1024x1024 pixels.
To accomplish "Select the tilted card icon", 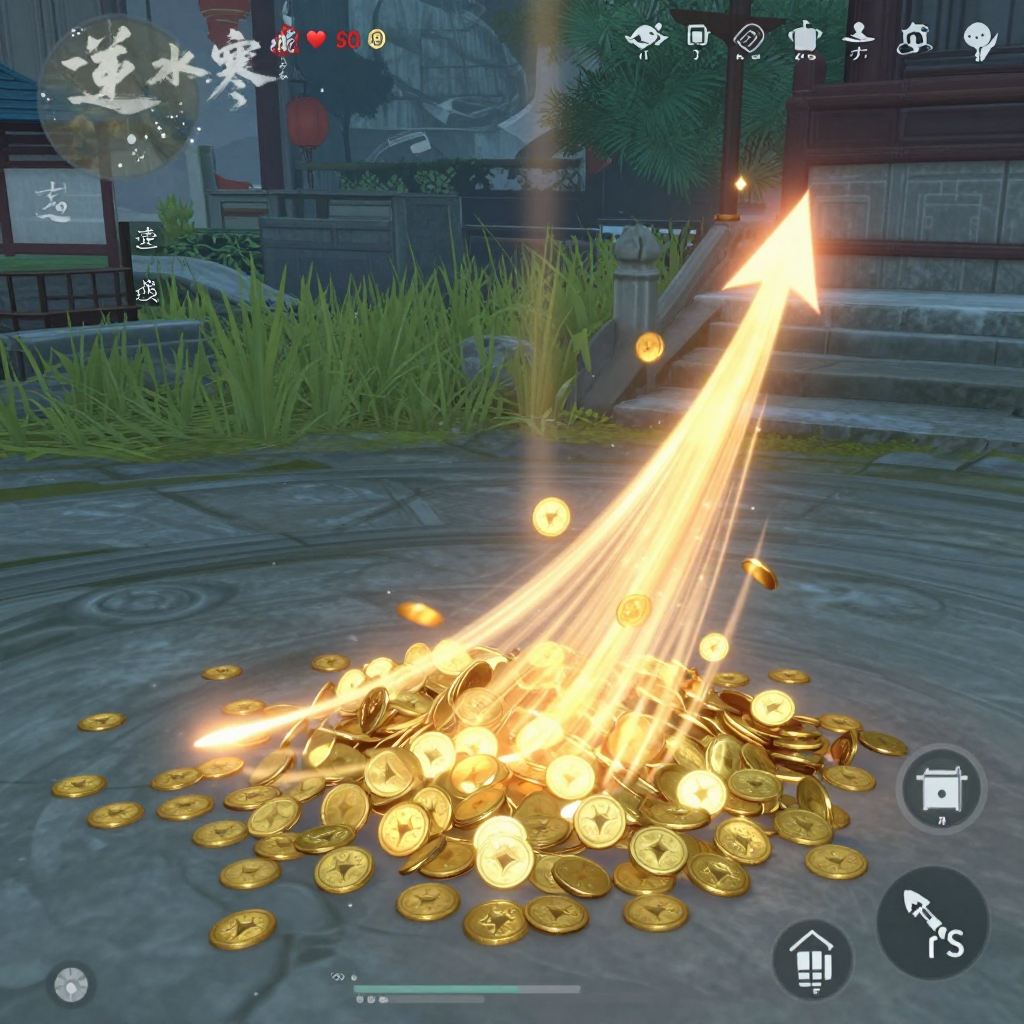I will [x=749, y=39].
